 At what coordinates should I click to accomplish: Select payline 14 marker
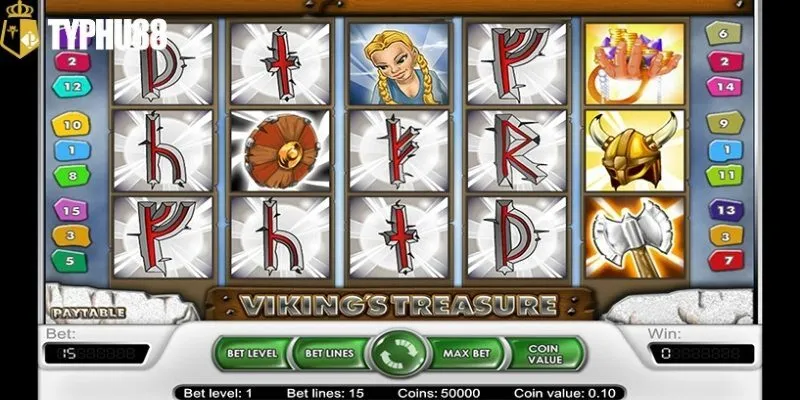[x=724, y=86]
